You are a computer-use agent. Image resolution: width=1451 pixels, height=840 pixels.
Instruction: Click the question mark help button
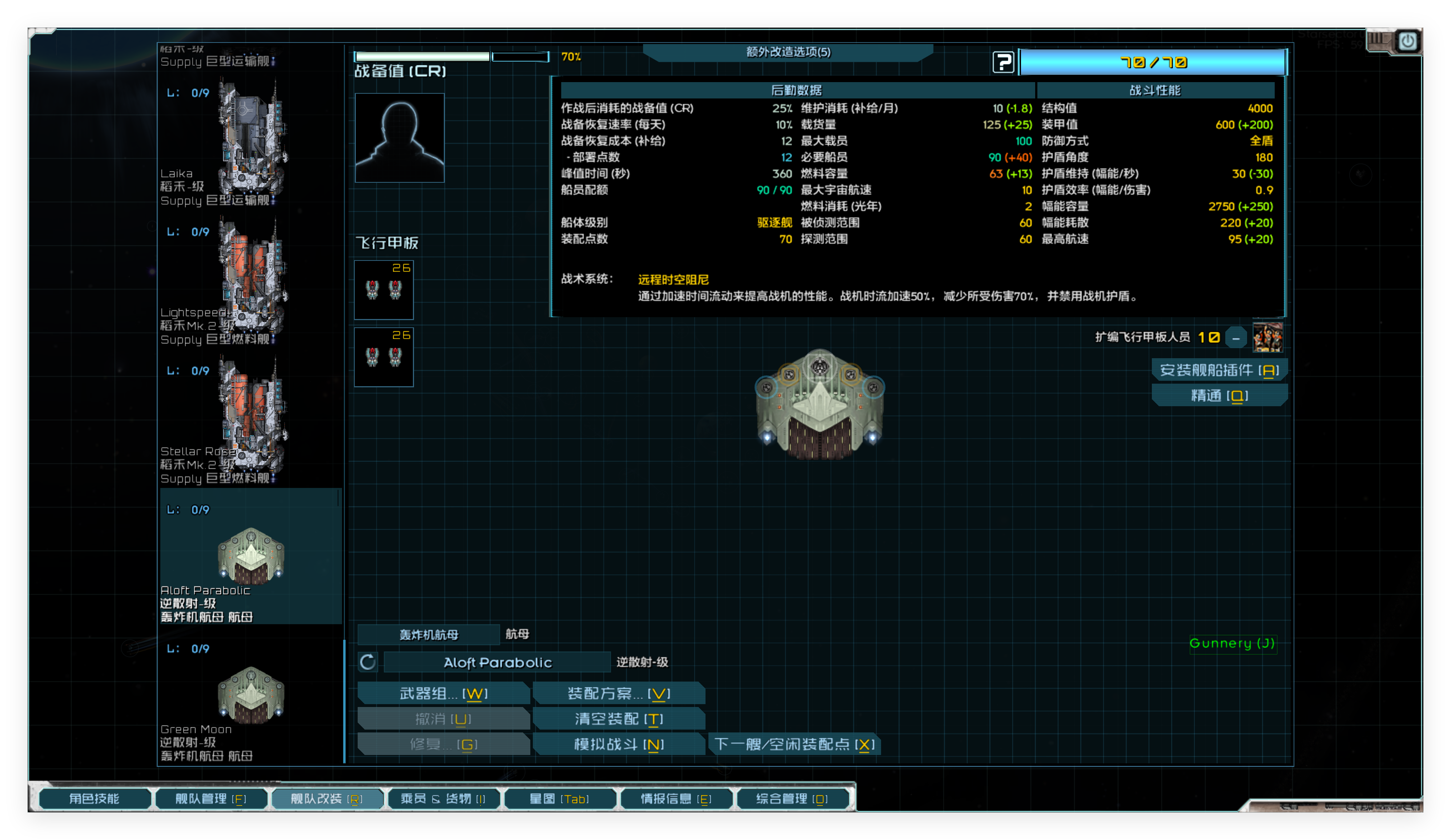click(1003, 62)
